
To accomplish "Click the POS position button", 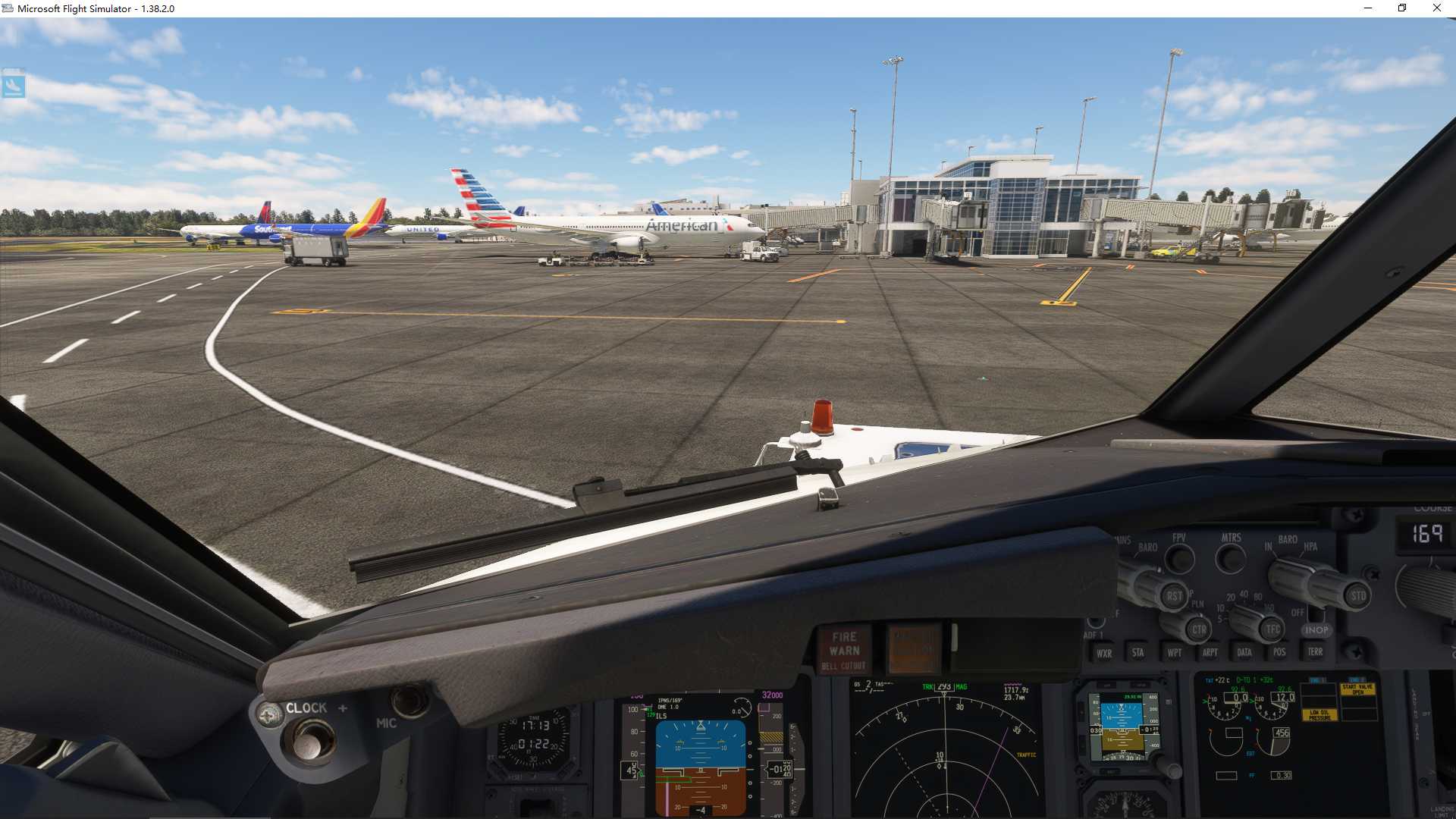I will click(x=1279, y=652).
